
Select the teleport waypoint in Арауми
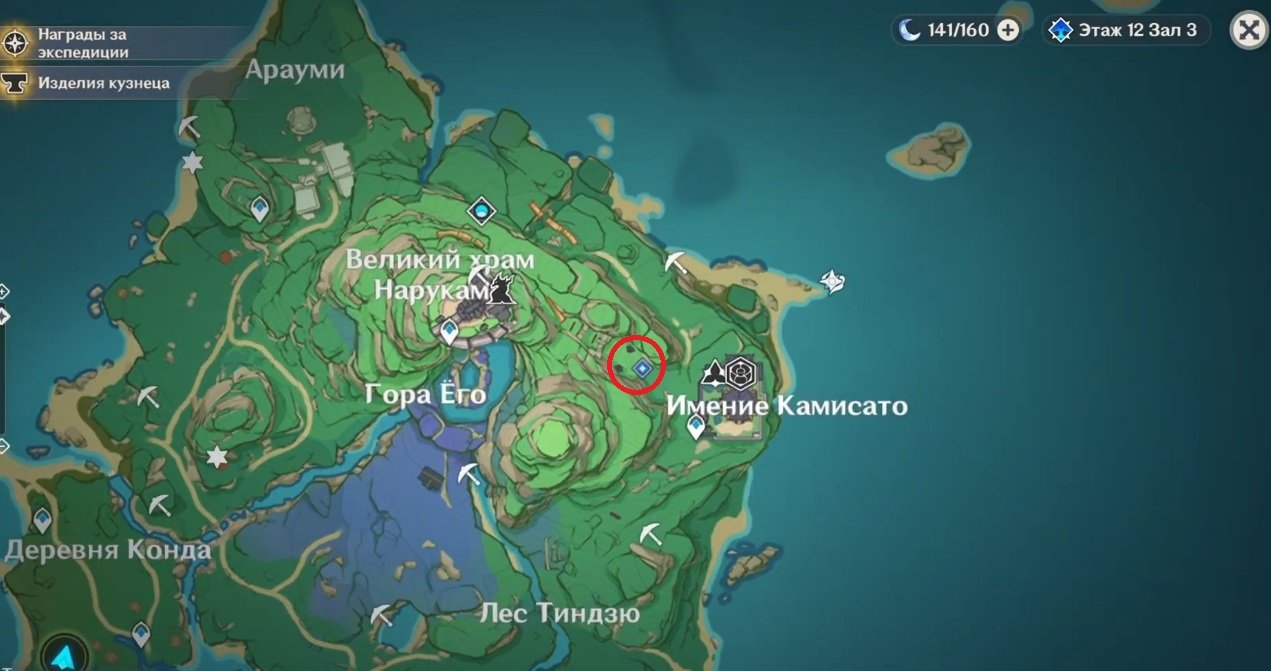tap(259, 208)
